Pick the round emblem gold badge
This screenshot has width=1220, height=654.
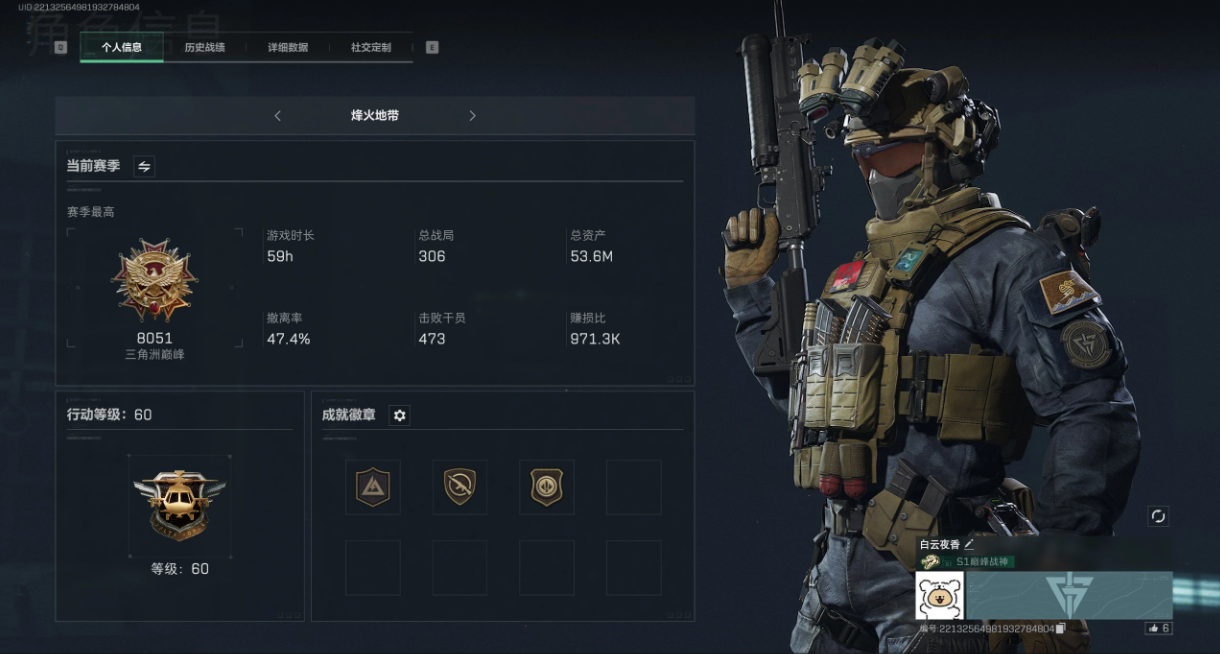[546, 487]
